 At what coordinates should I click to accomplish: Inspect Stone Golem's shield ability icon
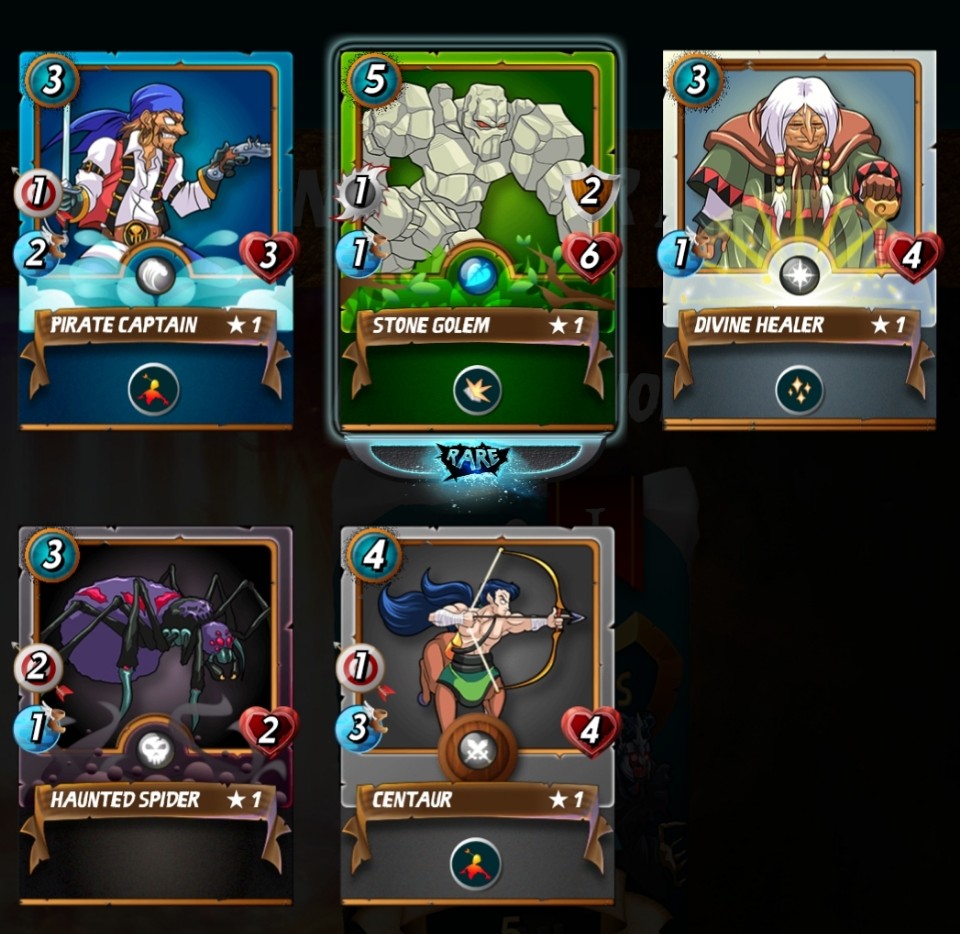tap(477, 390)
